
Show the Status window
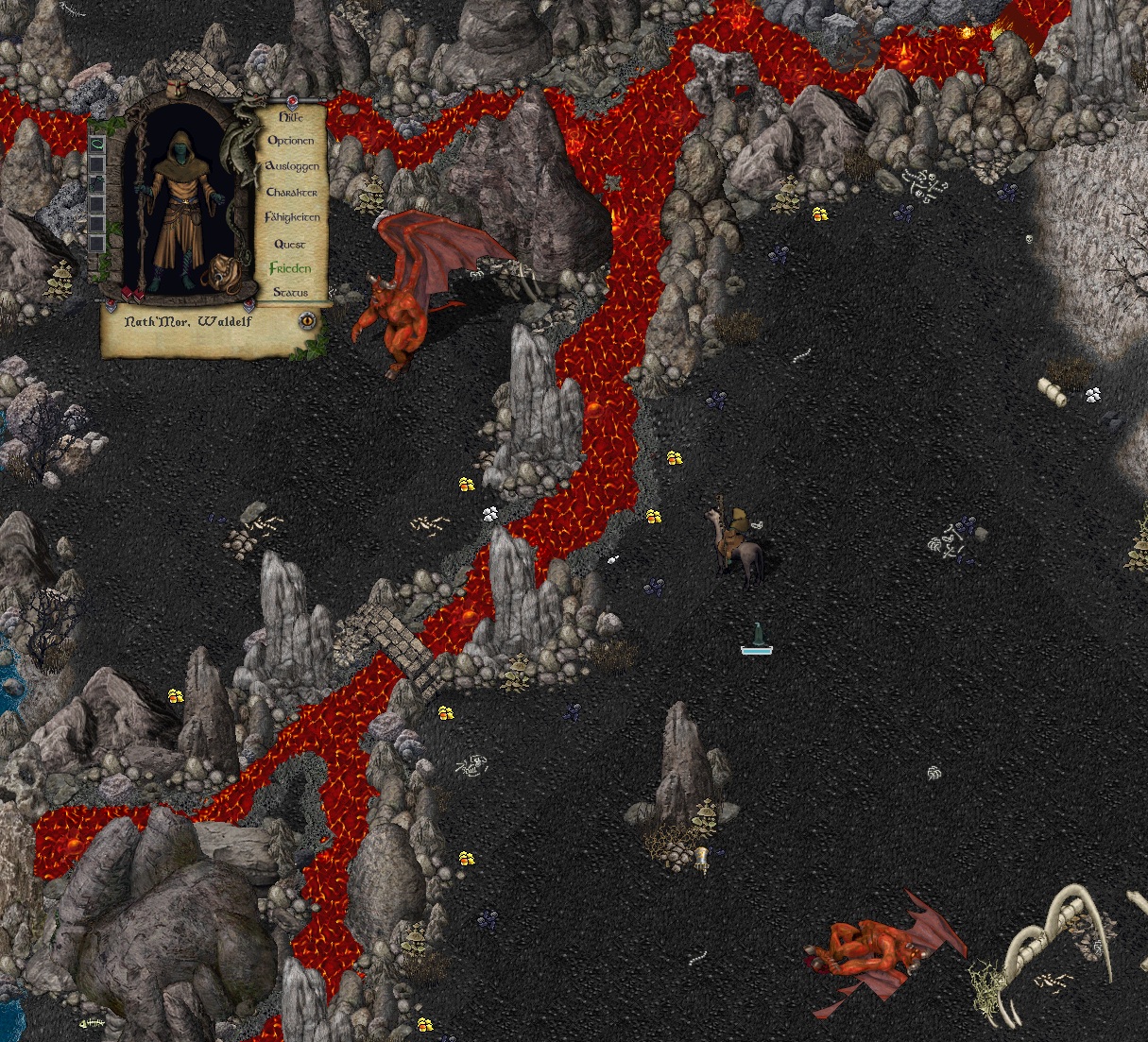pyautogui.click(x=290, y=293)
